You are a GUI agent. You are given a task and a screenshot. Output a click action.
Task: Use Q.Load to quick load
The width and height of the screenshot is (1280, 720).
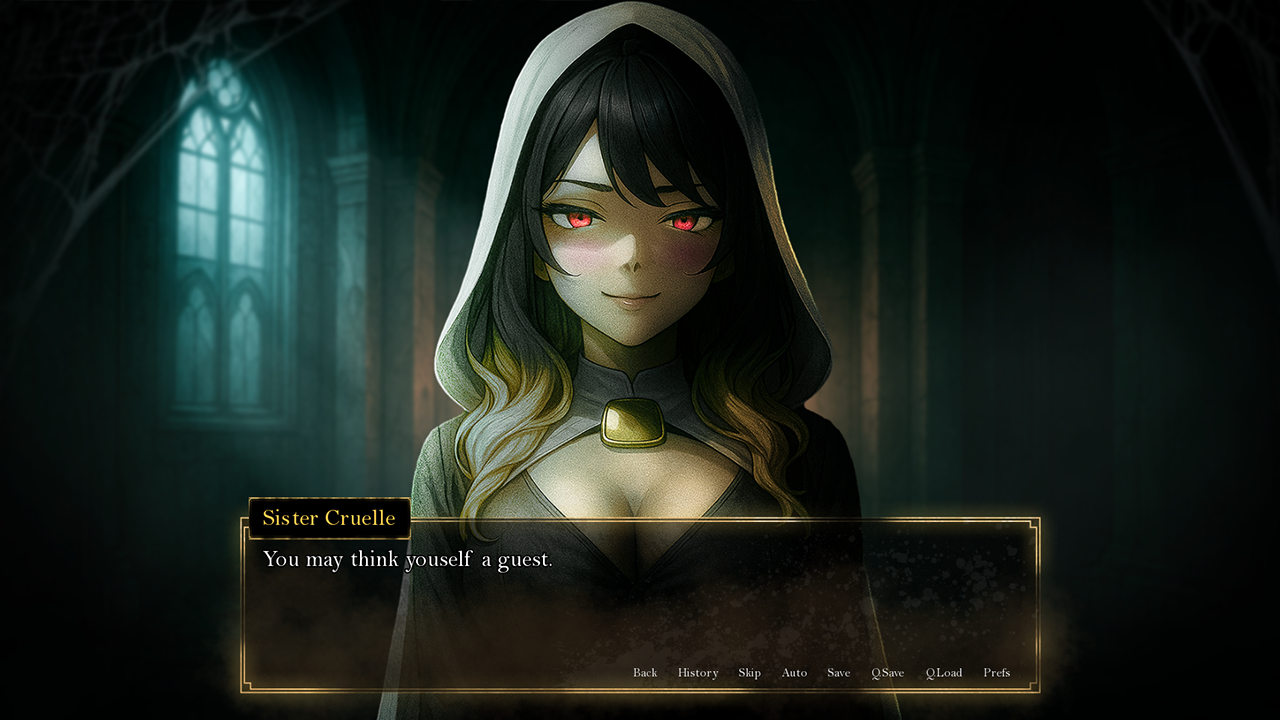pyautogui.click(x=944, y=673)
